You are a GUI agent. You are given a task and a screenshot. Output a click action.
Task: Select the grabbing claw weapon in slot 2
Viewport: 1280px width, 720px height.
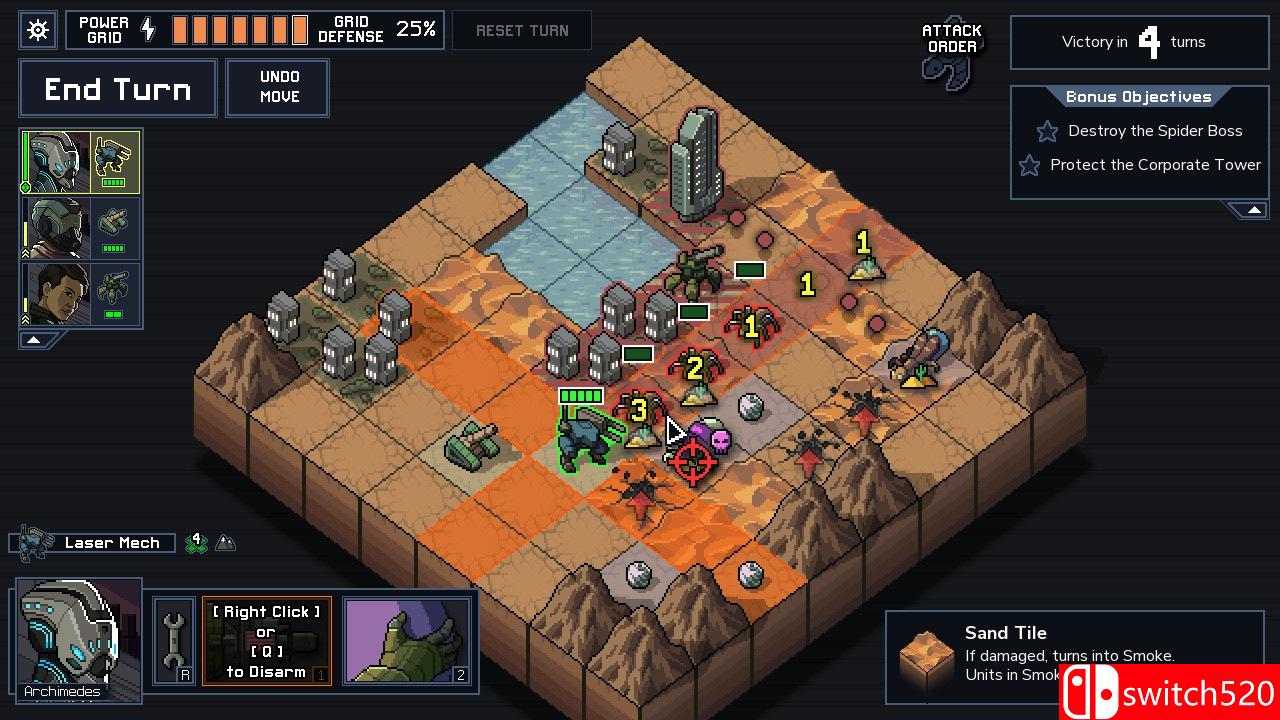408,638
